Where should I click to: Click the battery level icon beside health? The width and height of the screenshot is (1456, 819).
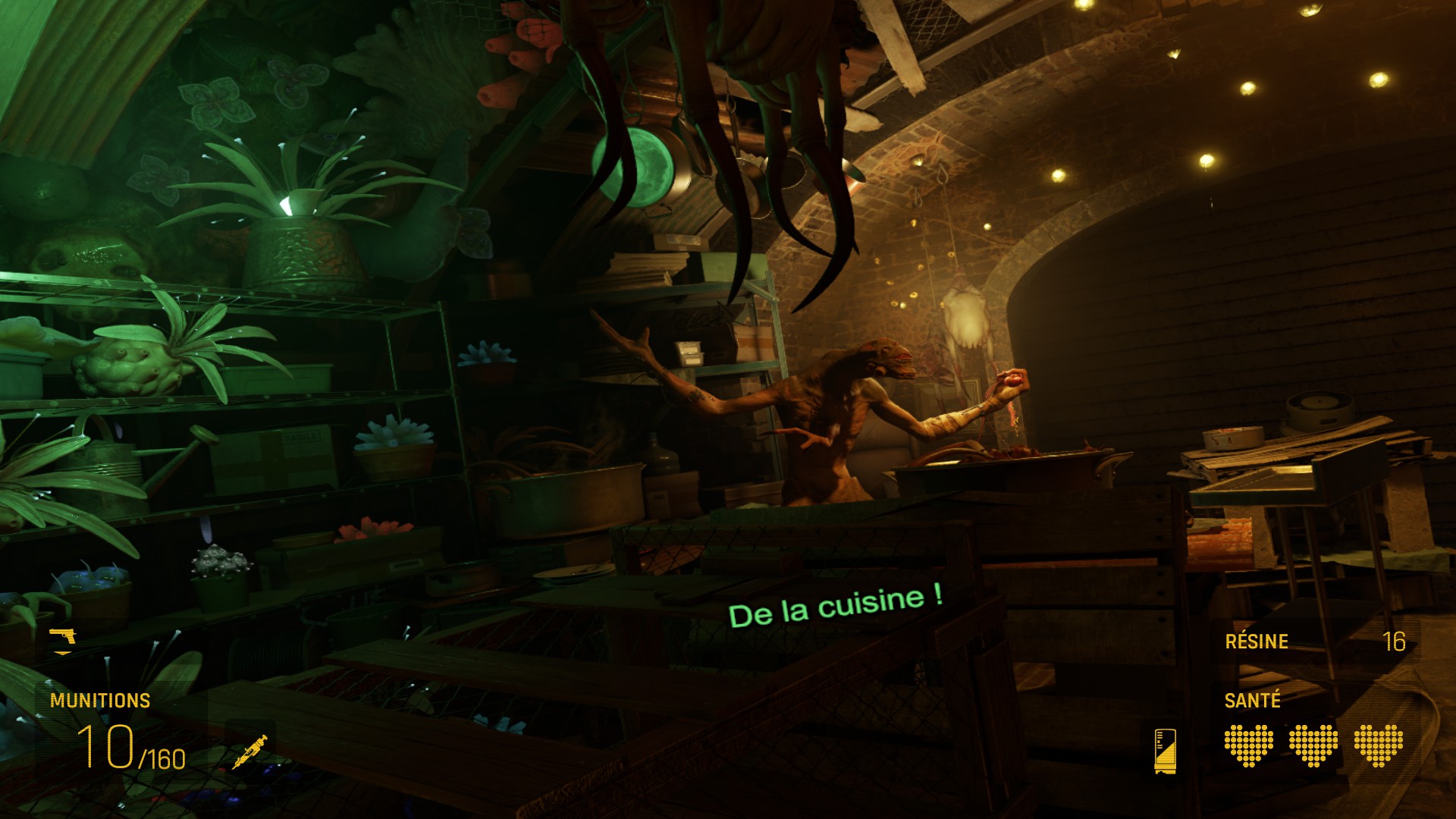point(1165,750)
